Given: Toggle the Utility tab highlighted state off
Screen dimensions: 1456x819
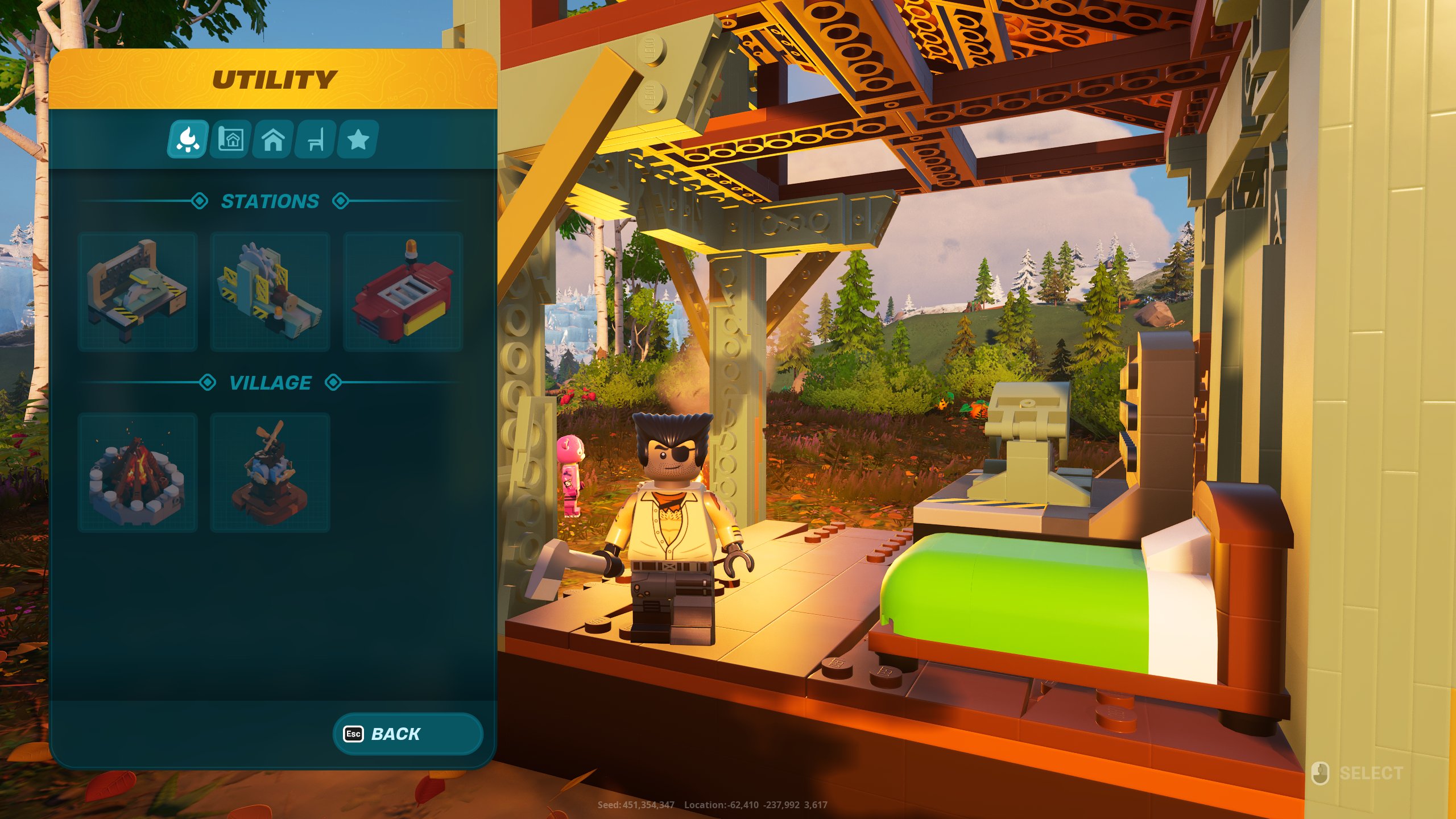Looking at the screenshot, I should pos(188,140).
